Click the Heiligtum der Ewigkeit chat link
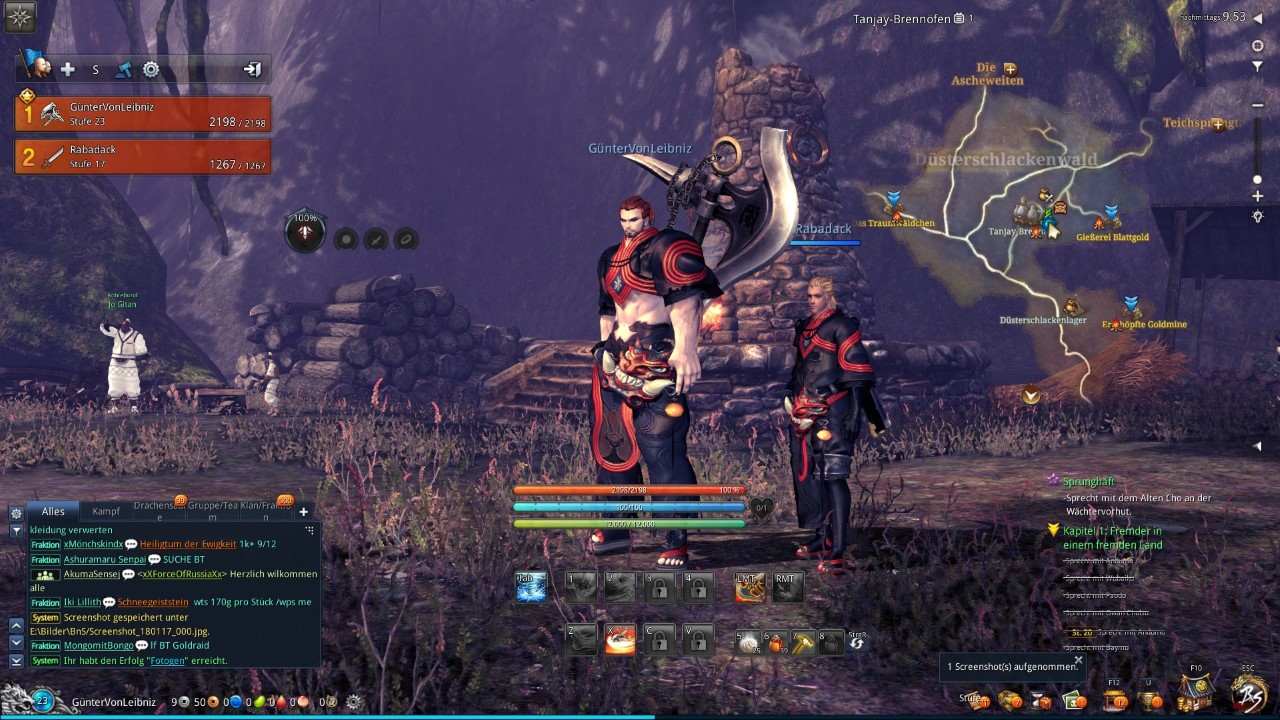The image size is (1280, 720). pyautogui.click(x=188, y=544)
